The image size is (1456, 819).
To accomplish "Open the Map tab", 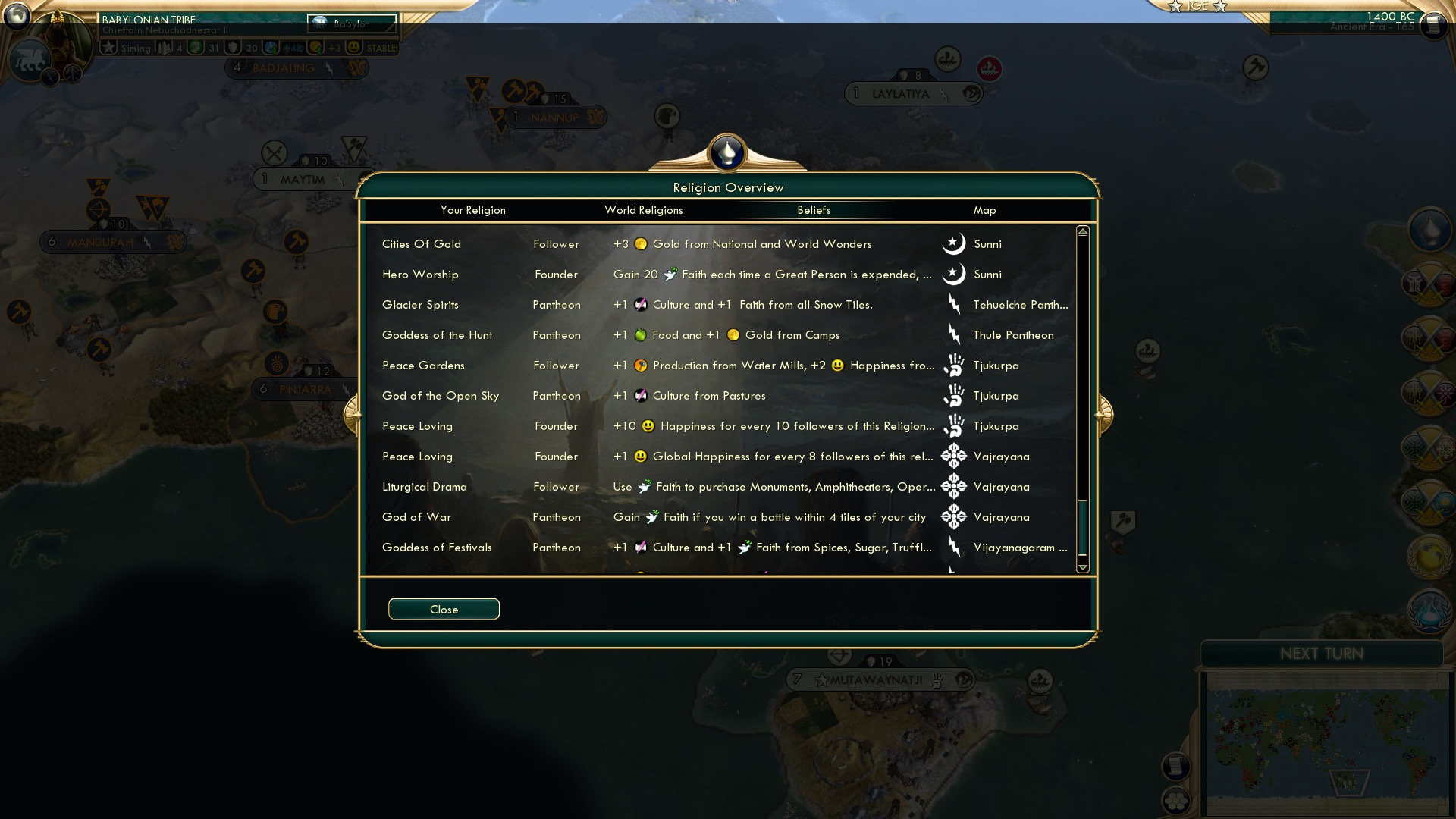I will tap(983, 210).
